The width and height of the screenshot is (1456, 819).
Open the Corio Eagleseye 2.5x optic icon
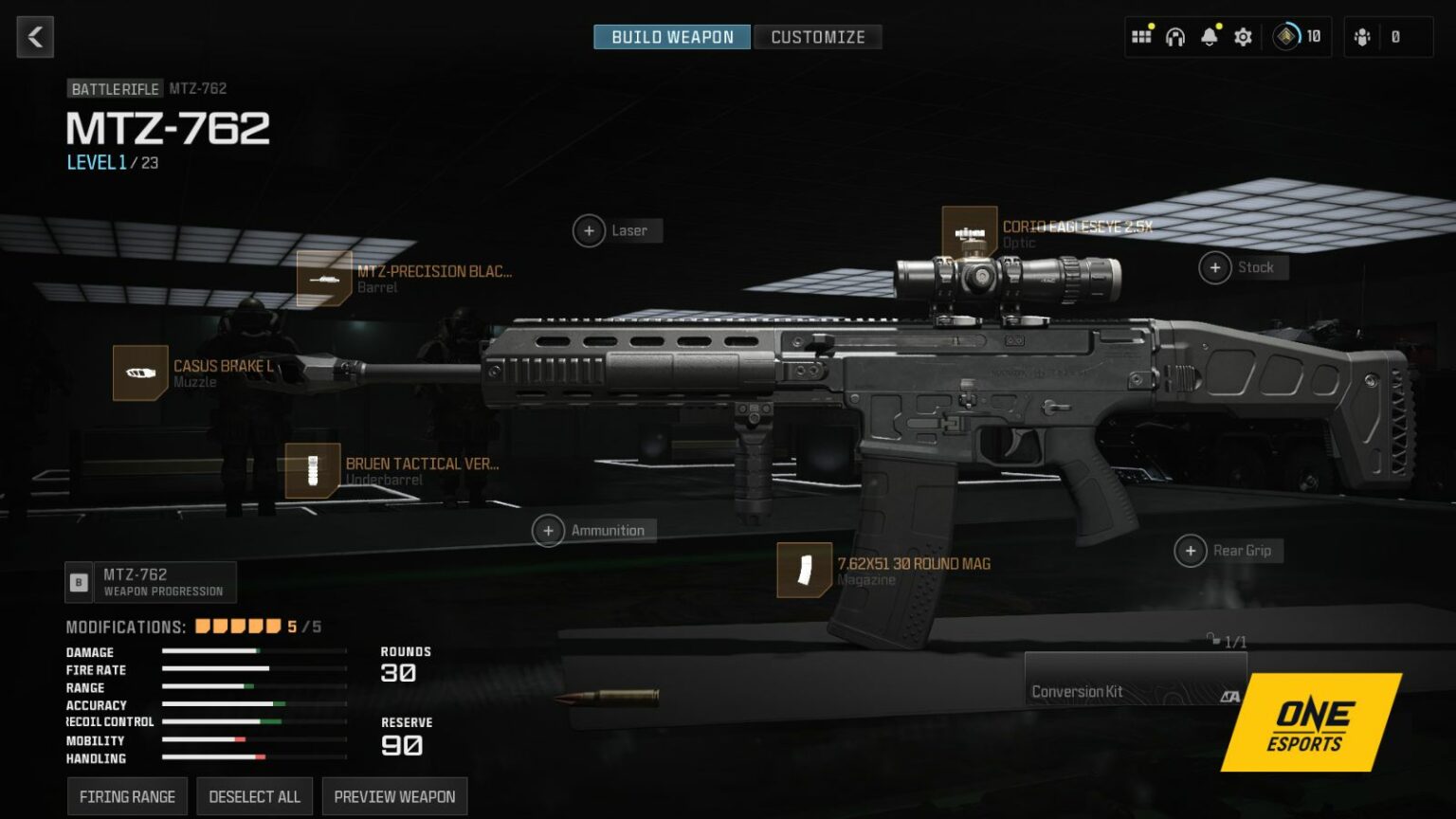(x=971, y=233)
